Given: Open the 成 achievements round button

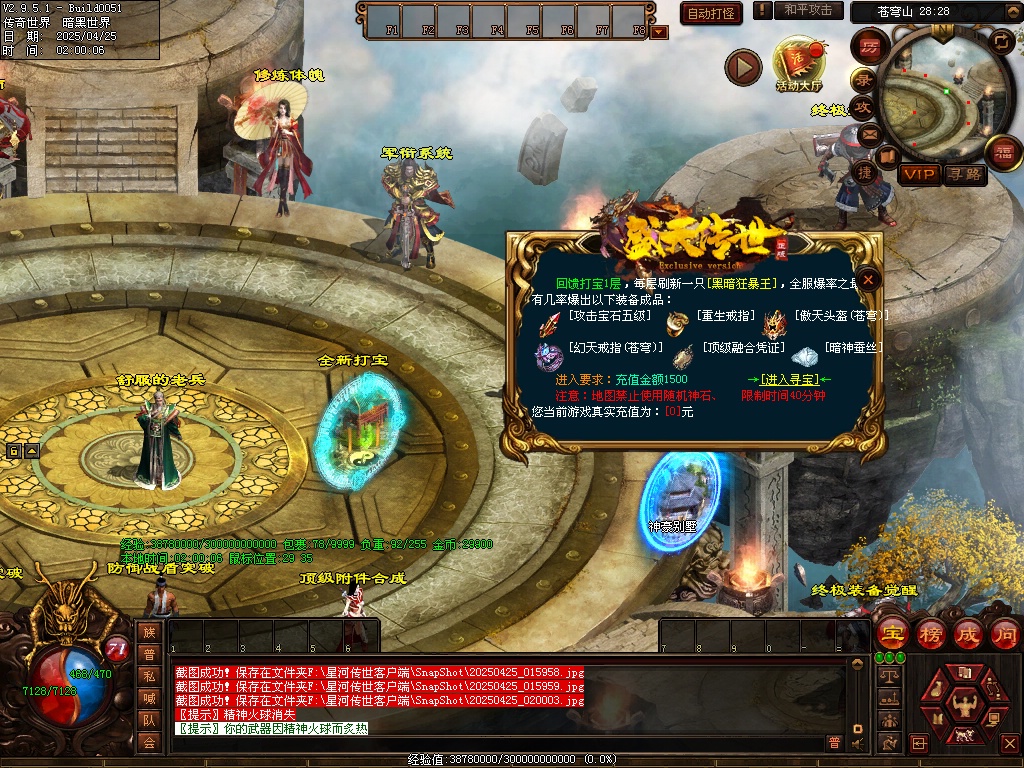Looking at the screenshot, I should point(967,633).
